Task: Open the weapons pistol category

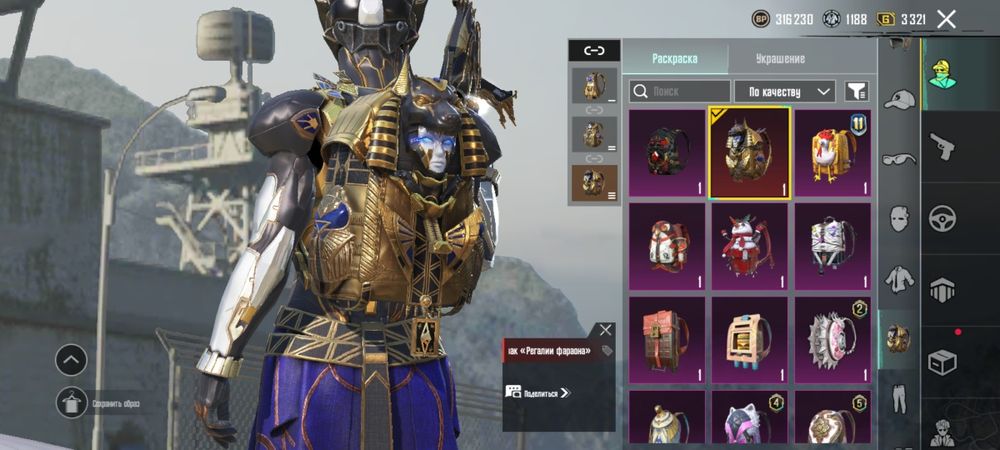Action: coord(942,147)
